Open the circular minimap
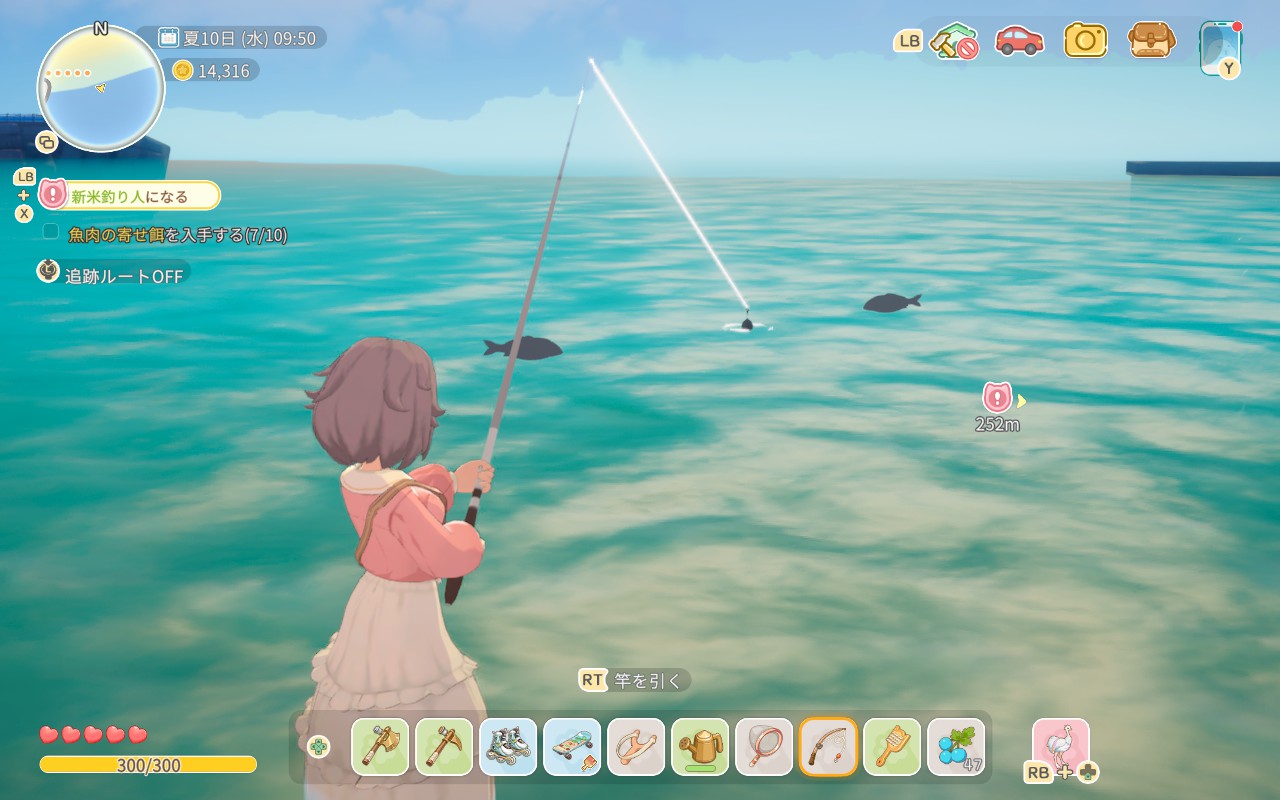The image size is (1280, 800). coord(101,88)
